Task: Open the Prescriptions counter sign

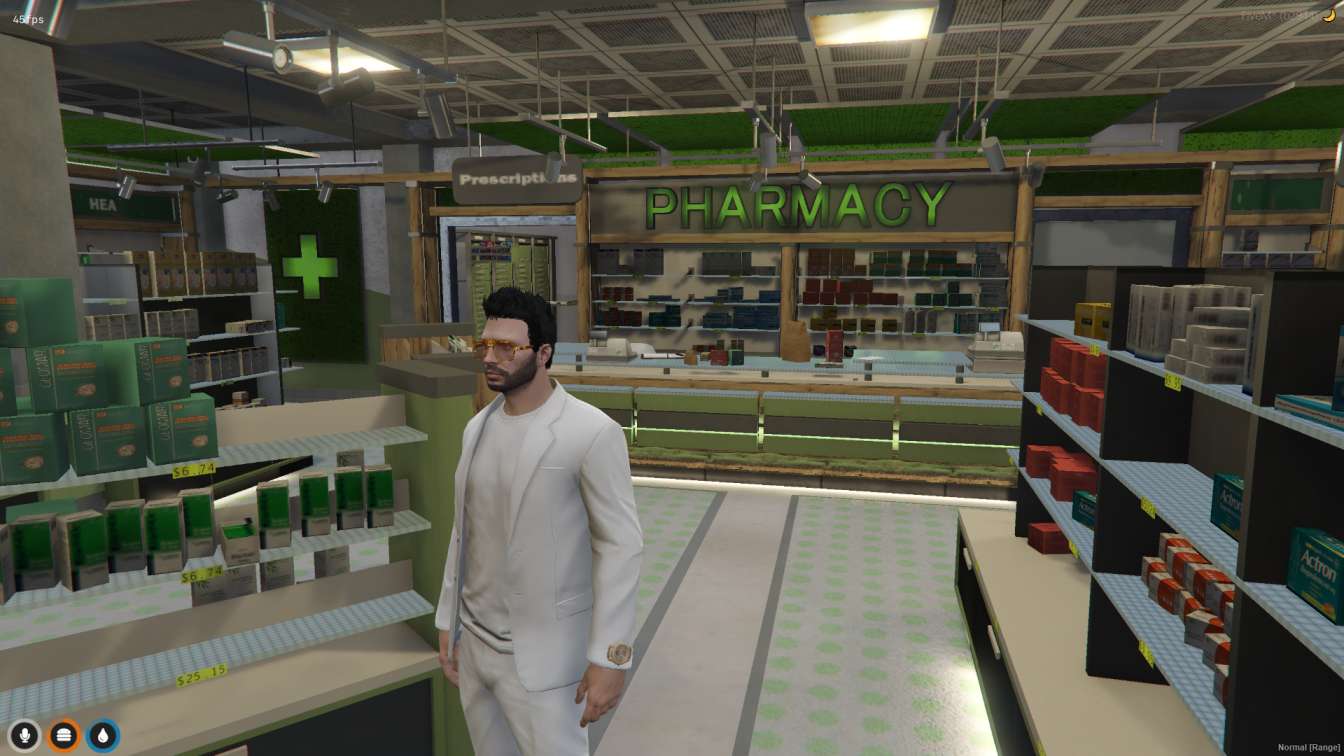Action: (516, 178)
